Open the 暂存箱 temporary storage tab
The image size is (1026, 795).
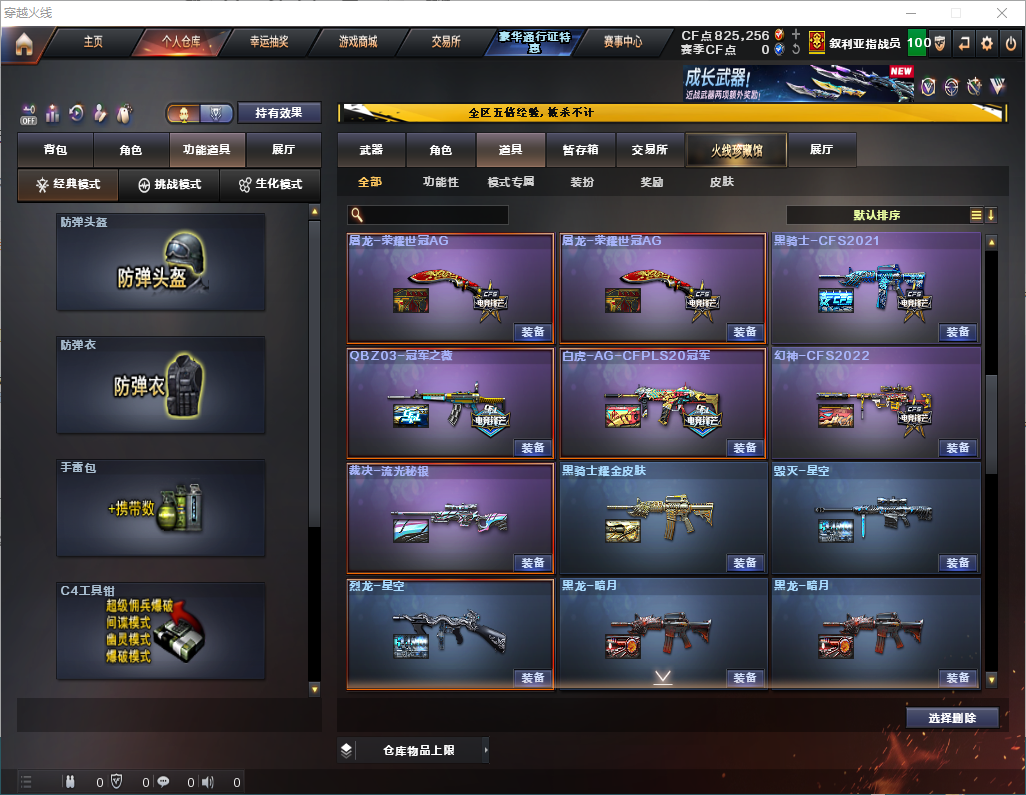581,150
